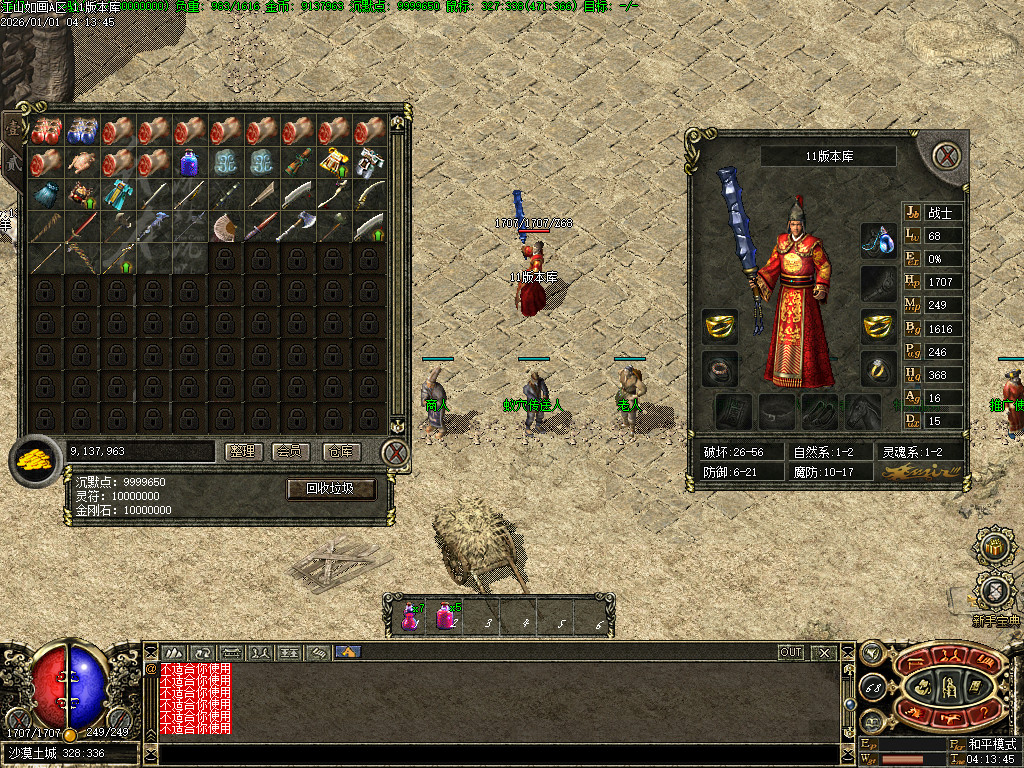Use the second hotbar potion
Screen dimensions: 1024x768
pyautogui.click(x=446, y=614)
